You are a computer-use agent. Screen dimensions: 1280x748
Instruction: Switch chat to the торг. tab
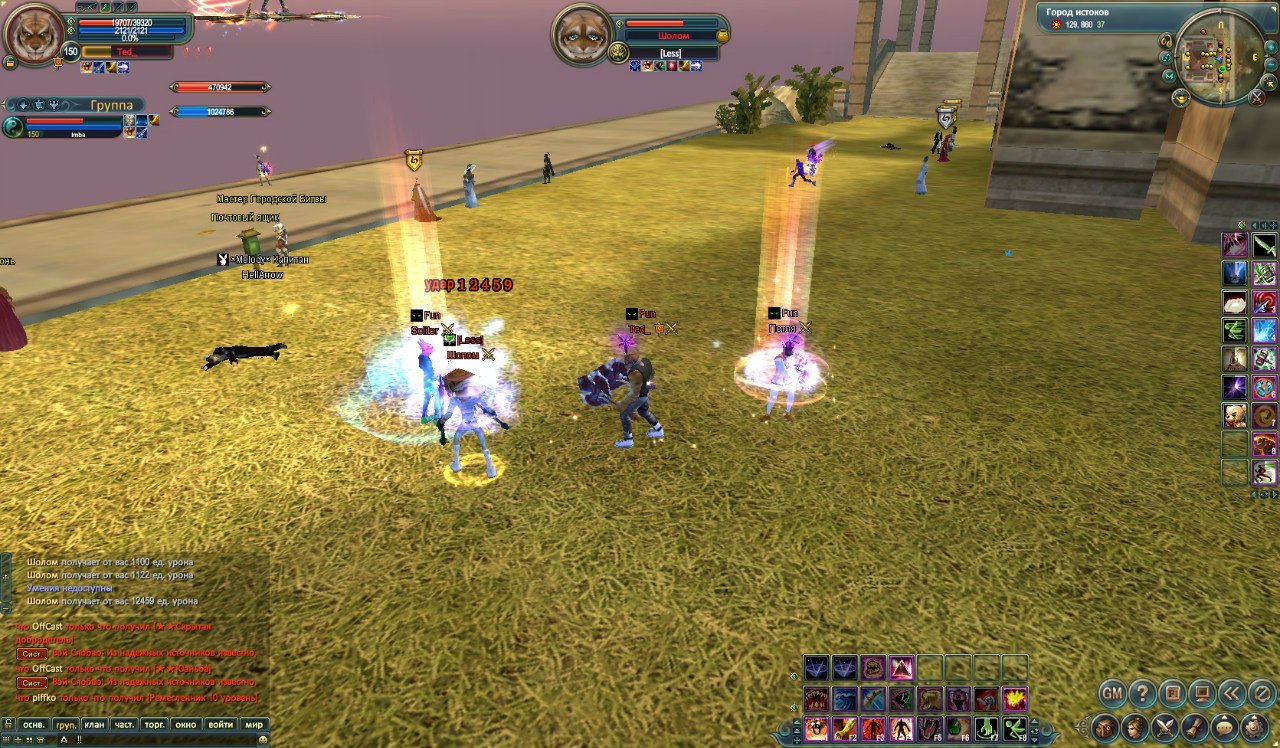click(154, 724)
